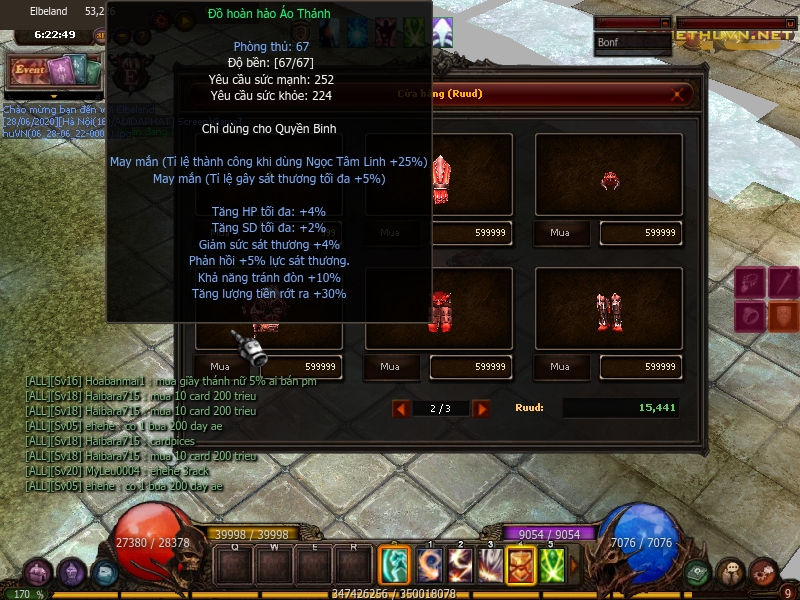Select the red boots shop item
The width and height of the screenshot is (800, 600).
609,312
